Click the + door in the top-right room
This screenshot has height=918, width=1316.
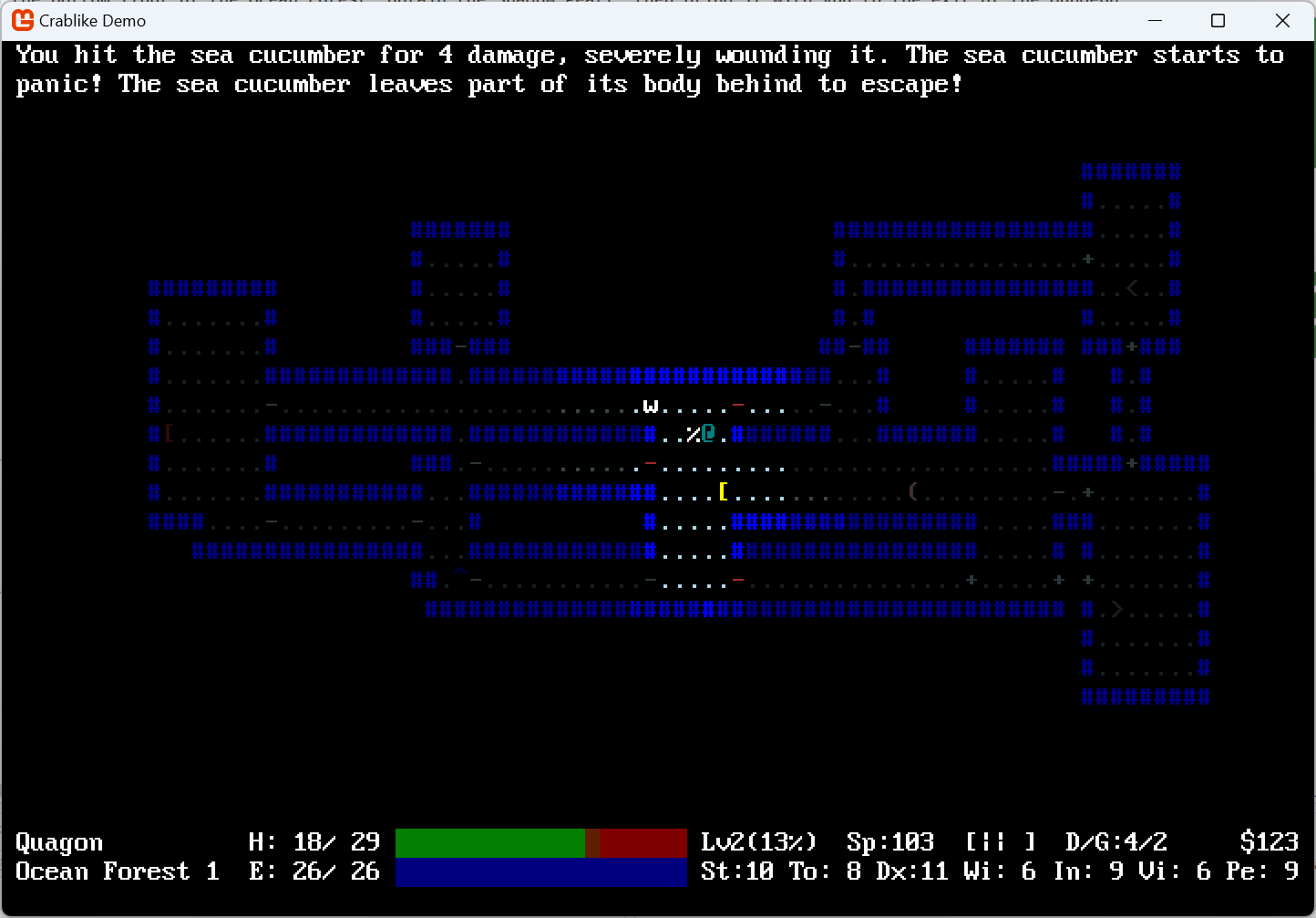click(x=1090, y=259)
